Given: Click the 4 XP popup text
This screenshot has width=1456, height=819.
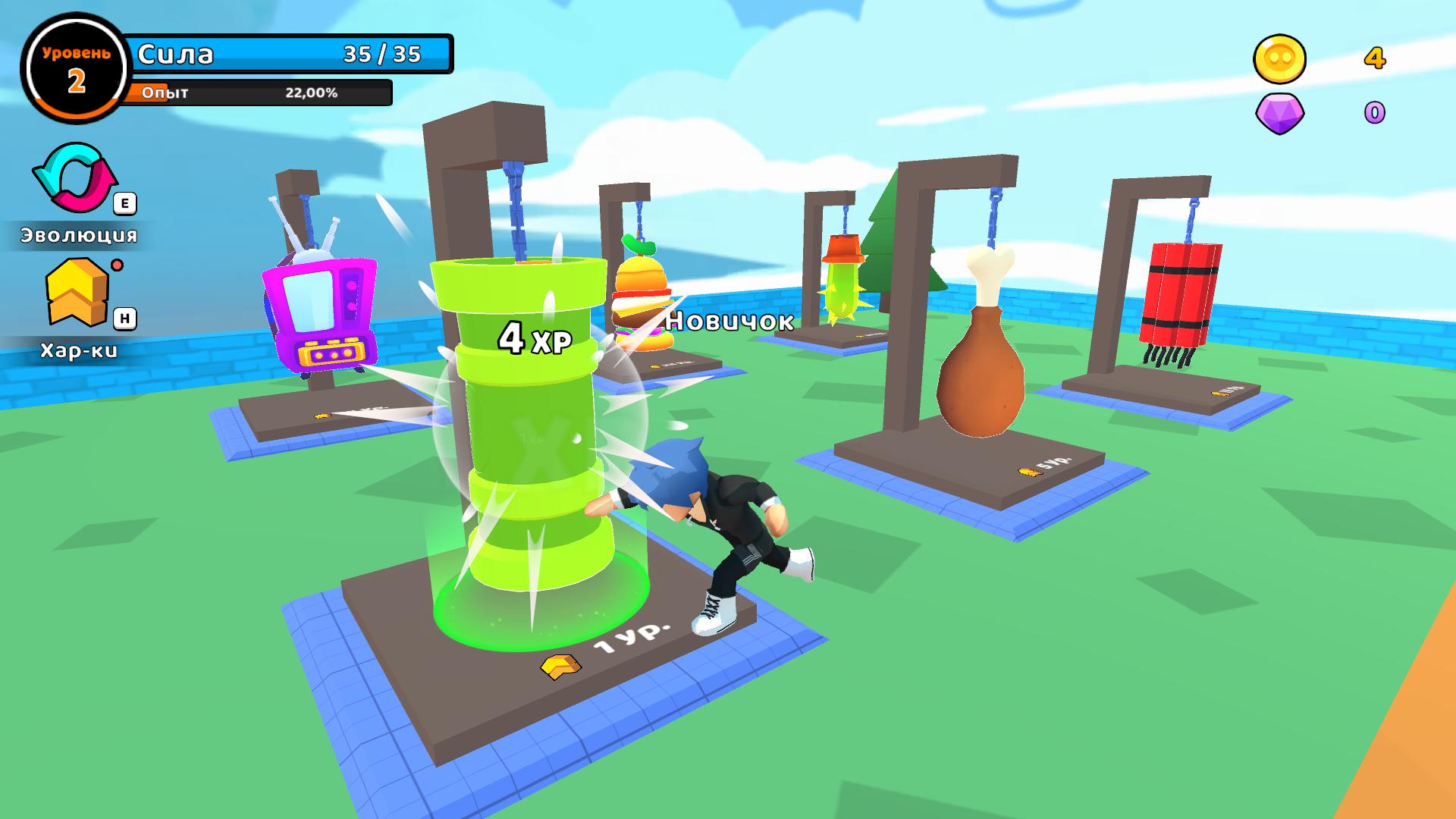Looking at the screenshot, I should [535, 339].
